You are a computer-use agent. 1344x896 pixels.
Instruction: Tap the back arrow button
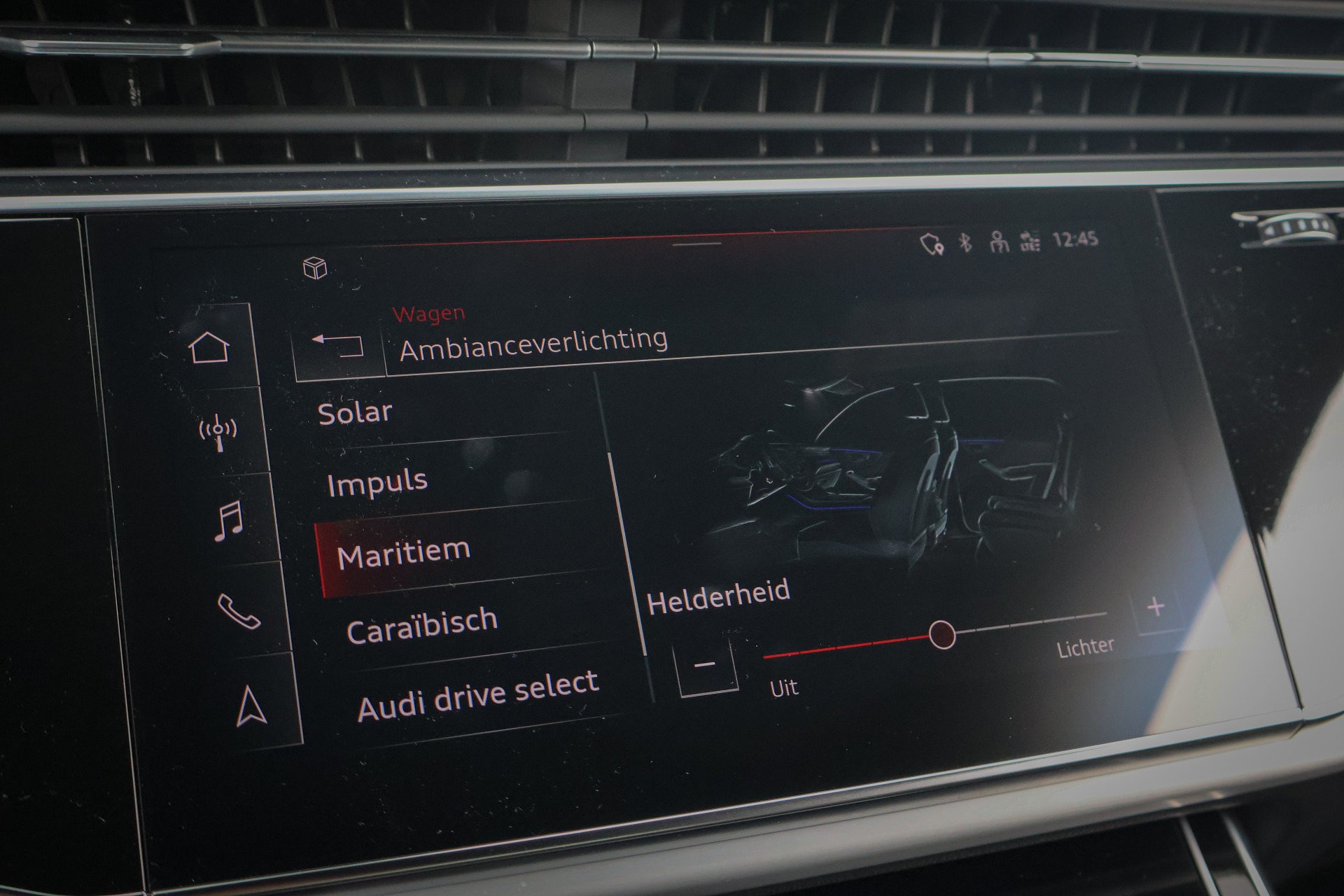coord(339,346)
